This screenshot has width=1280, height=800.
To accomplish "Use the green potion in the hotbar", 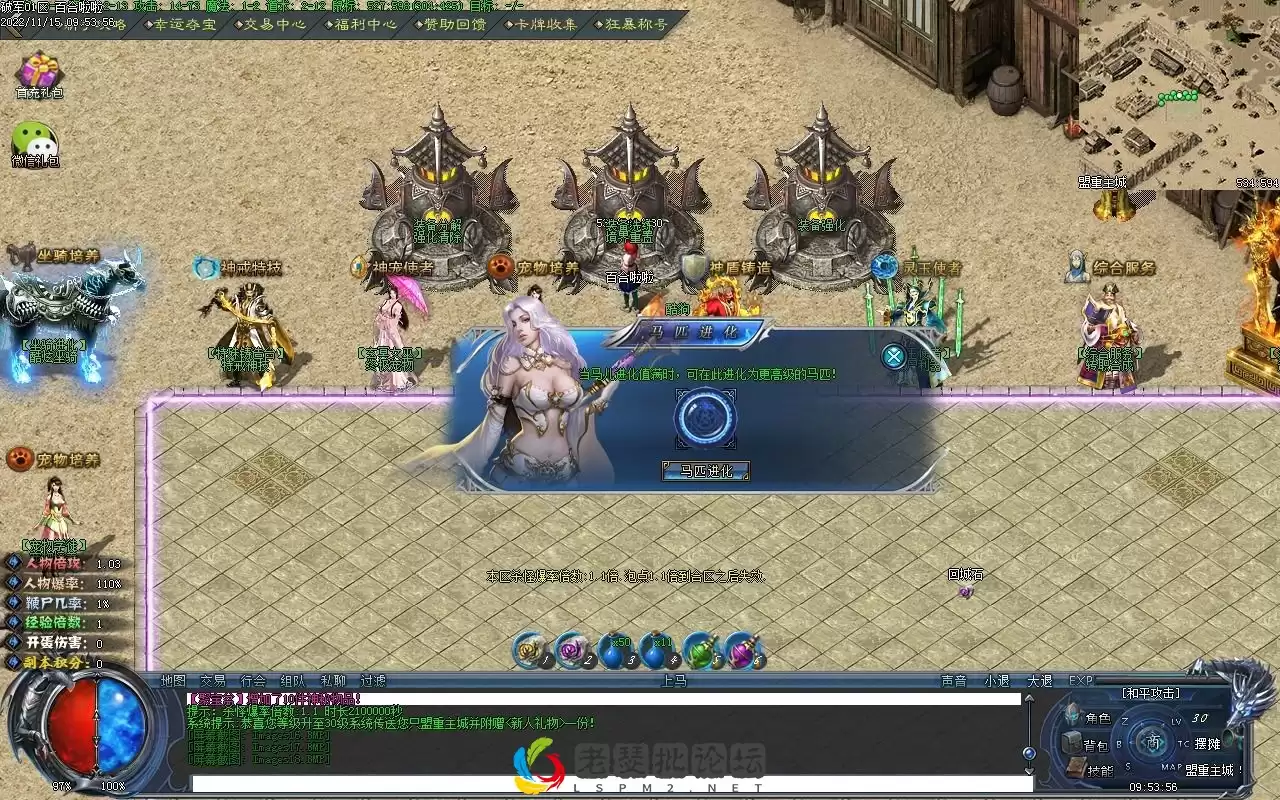I will [x=699, y=651].
